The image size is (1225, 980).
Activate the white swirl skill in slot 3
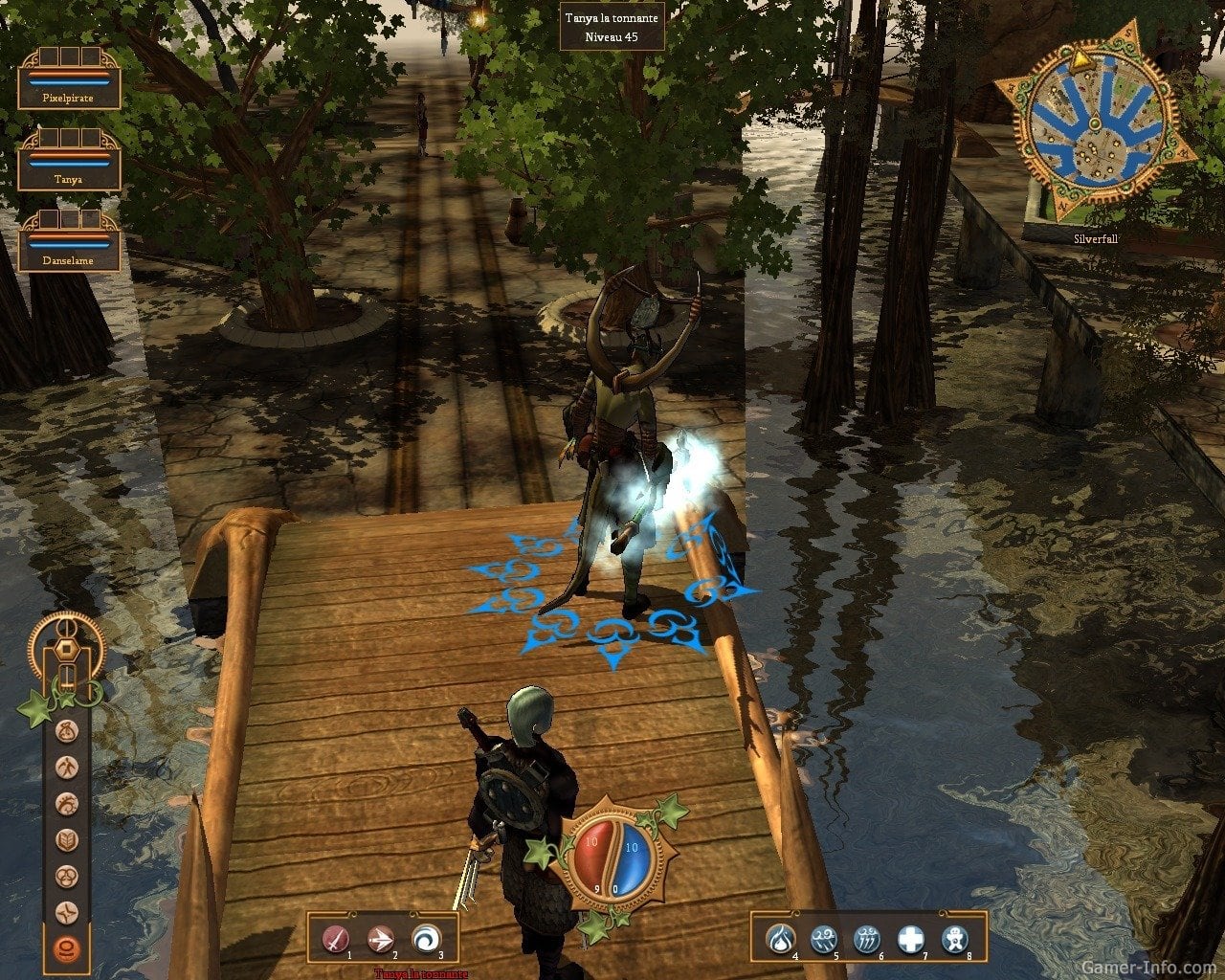click(x=426, y=940)
